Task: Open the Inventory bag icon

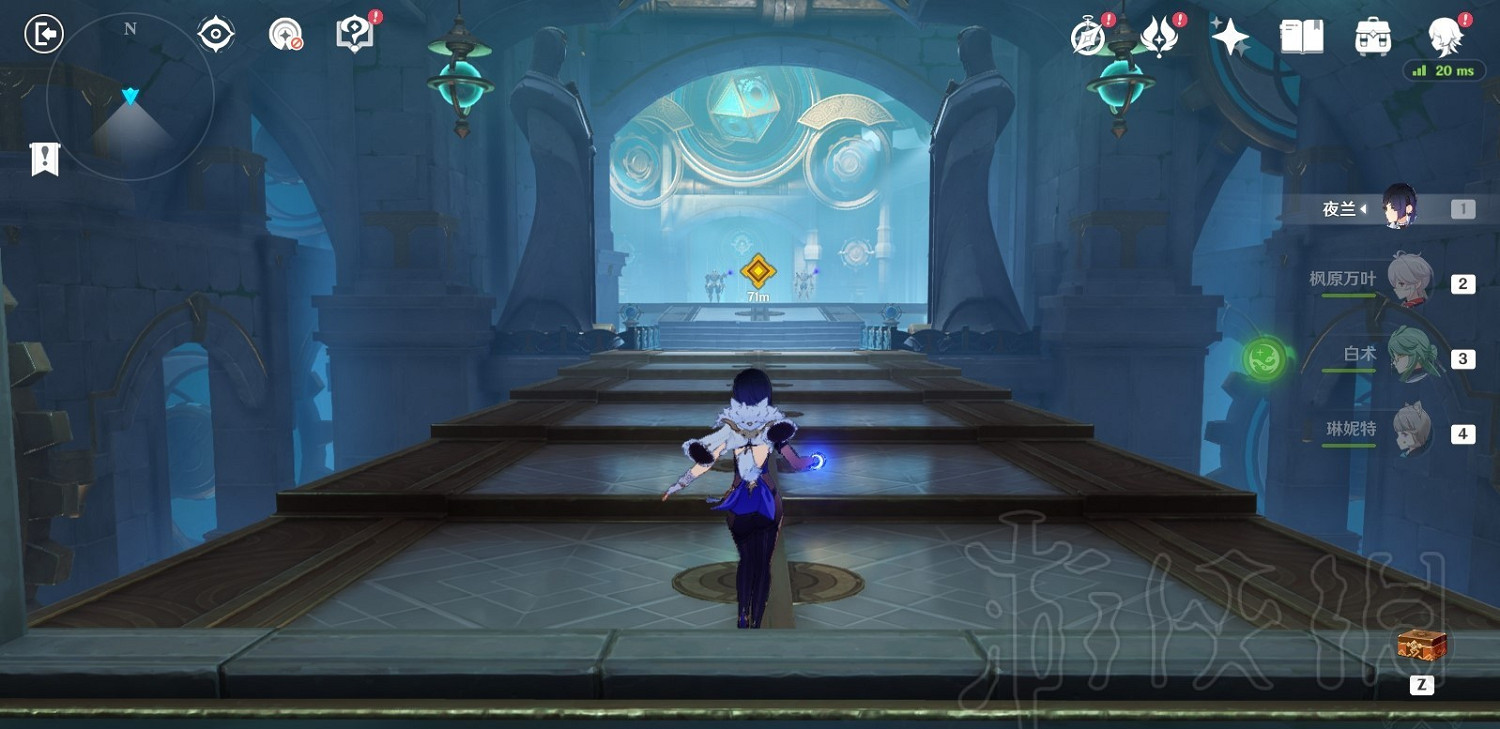Action: coord(1372,35)
